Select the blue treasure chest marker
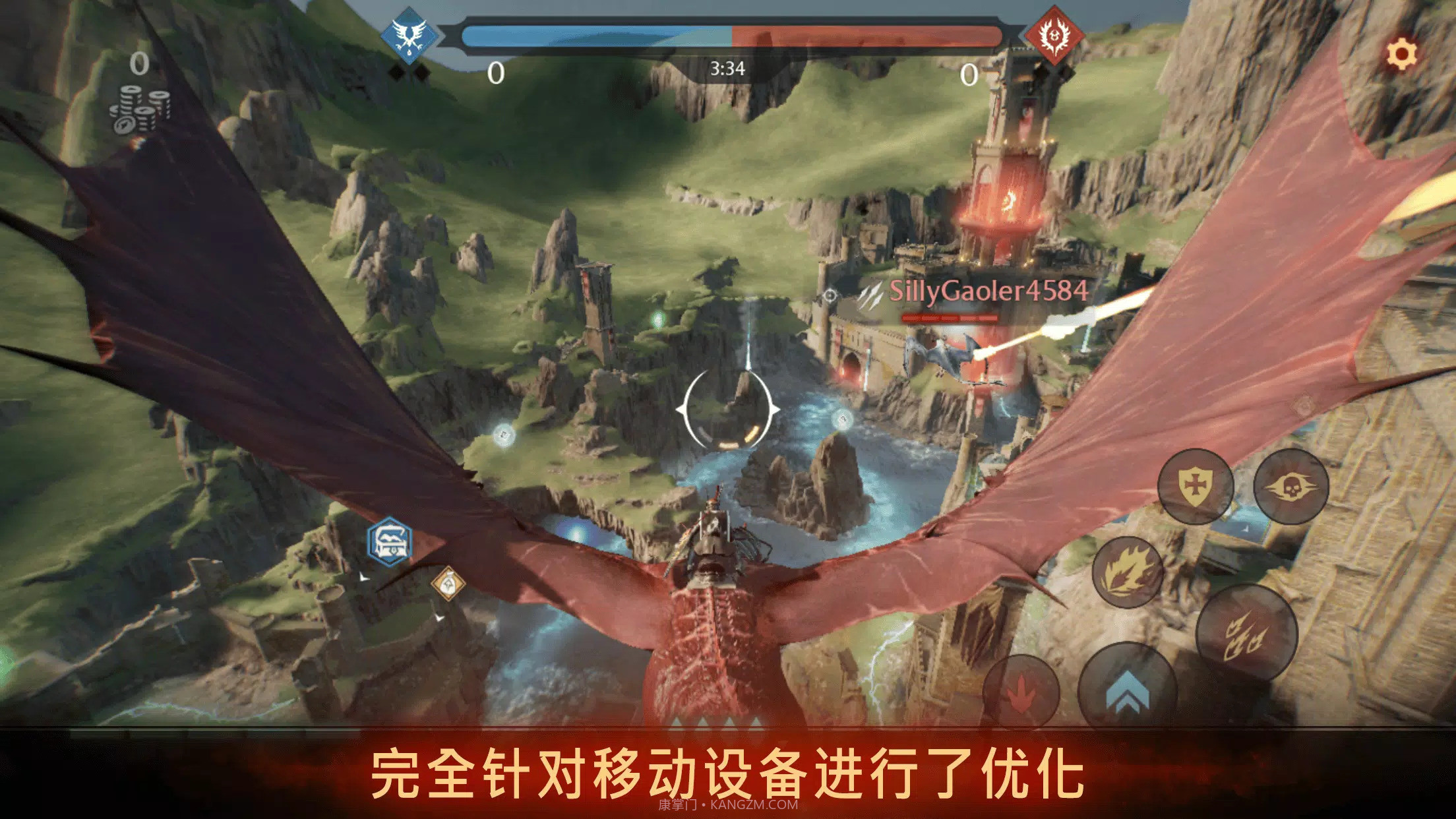Viewport: 1456px width, 819px height. pos(389,541)
